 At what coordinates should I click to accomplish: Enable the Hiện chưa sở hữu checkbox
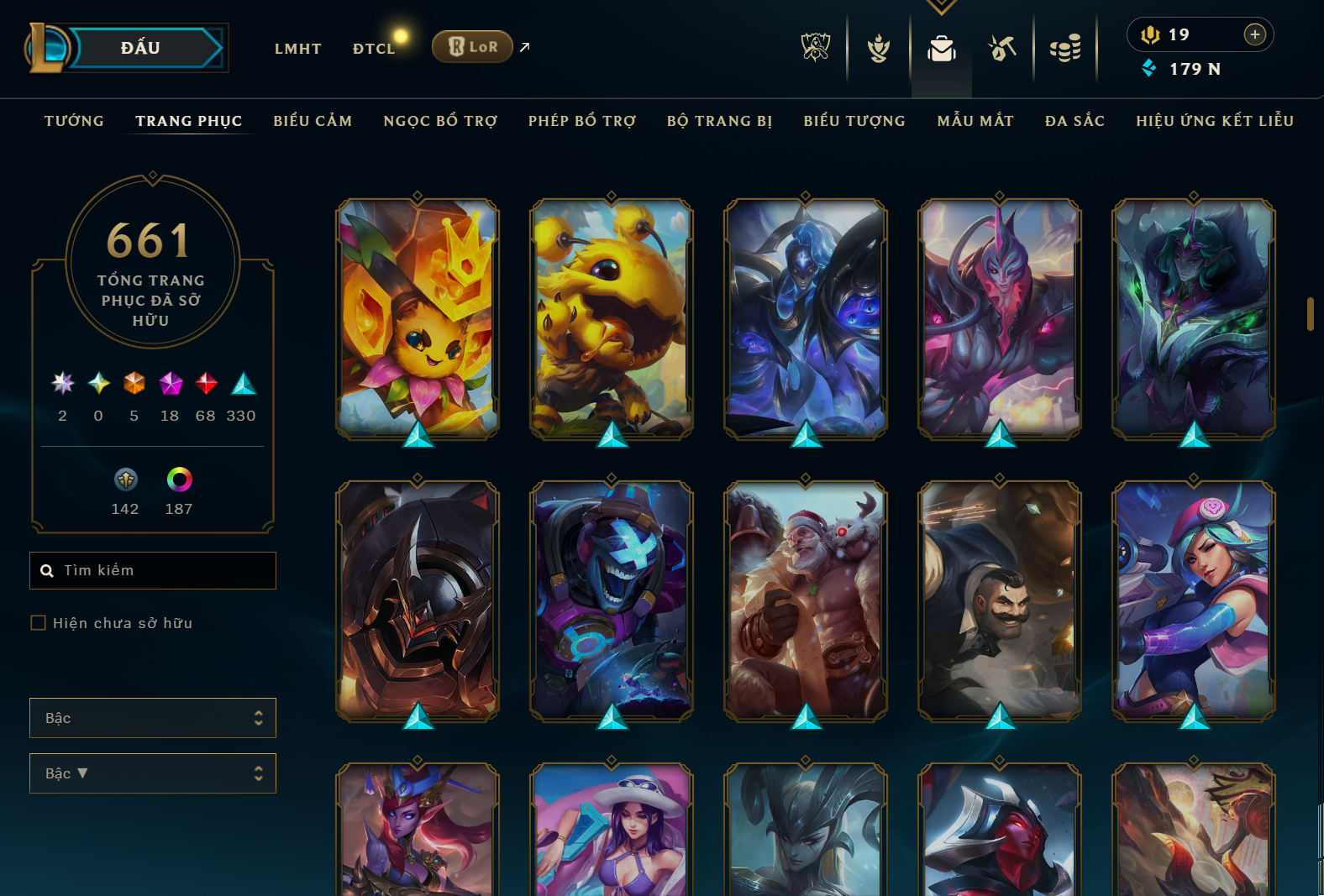38,622
